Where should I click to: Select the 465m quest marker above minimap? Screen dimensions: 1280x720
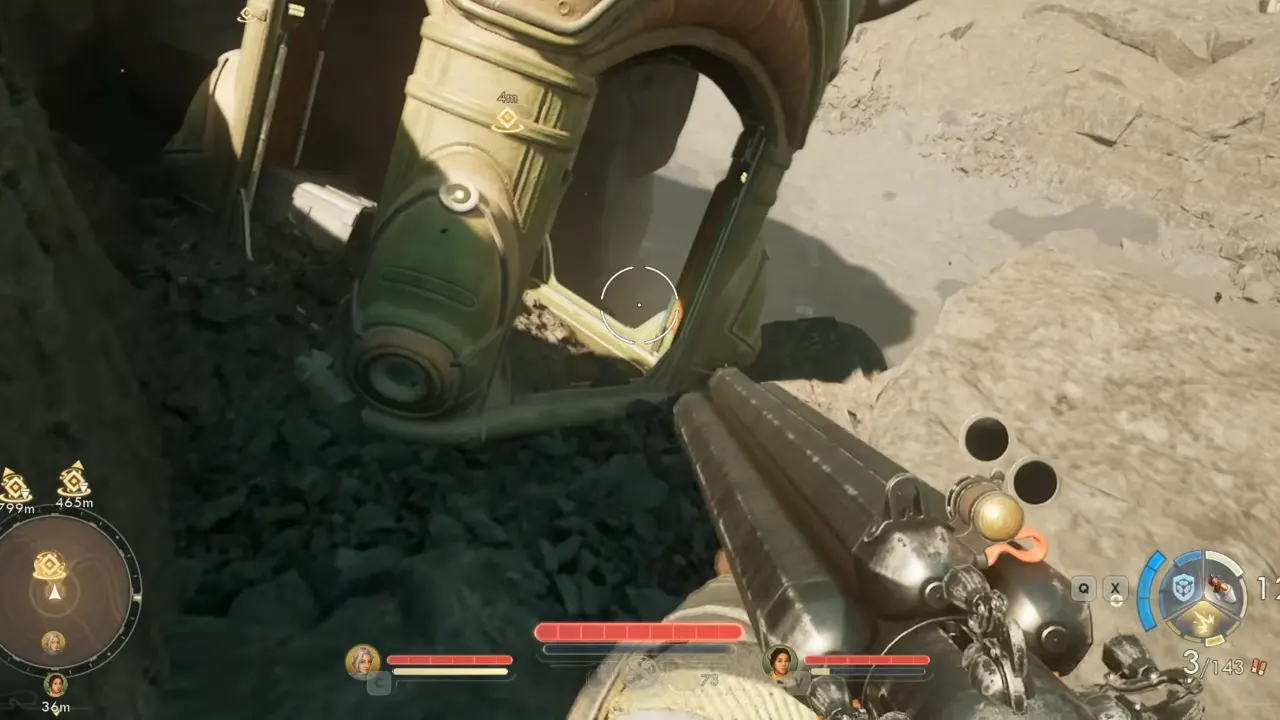(x=74, y=480)
